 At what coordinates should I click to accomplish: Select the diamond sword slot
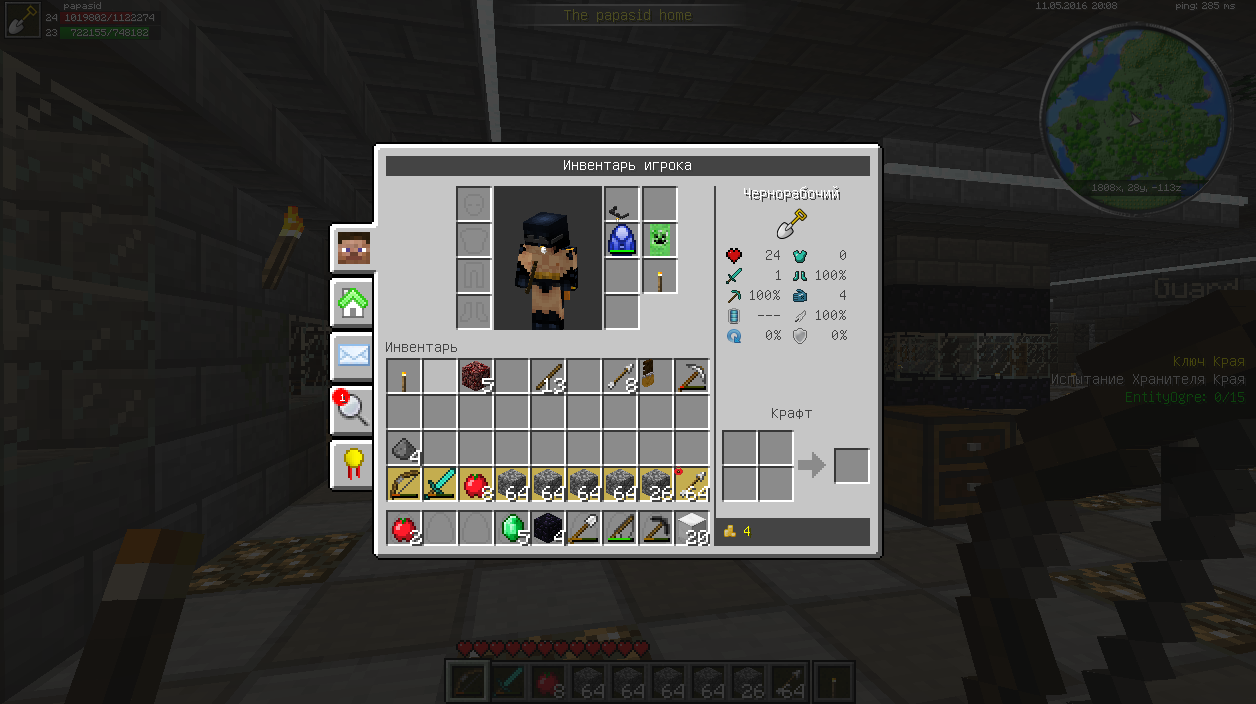440,484
